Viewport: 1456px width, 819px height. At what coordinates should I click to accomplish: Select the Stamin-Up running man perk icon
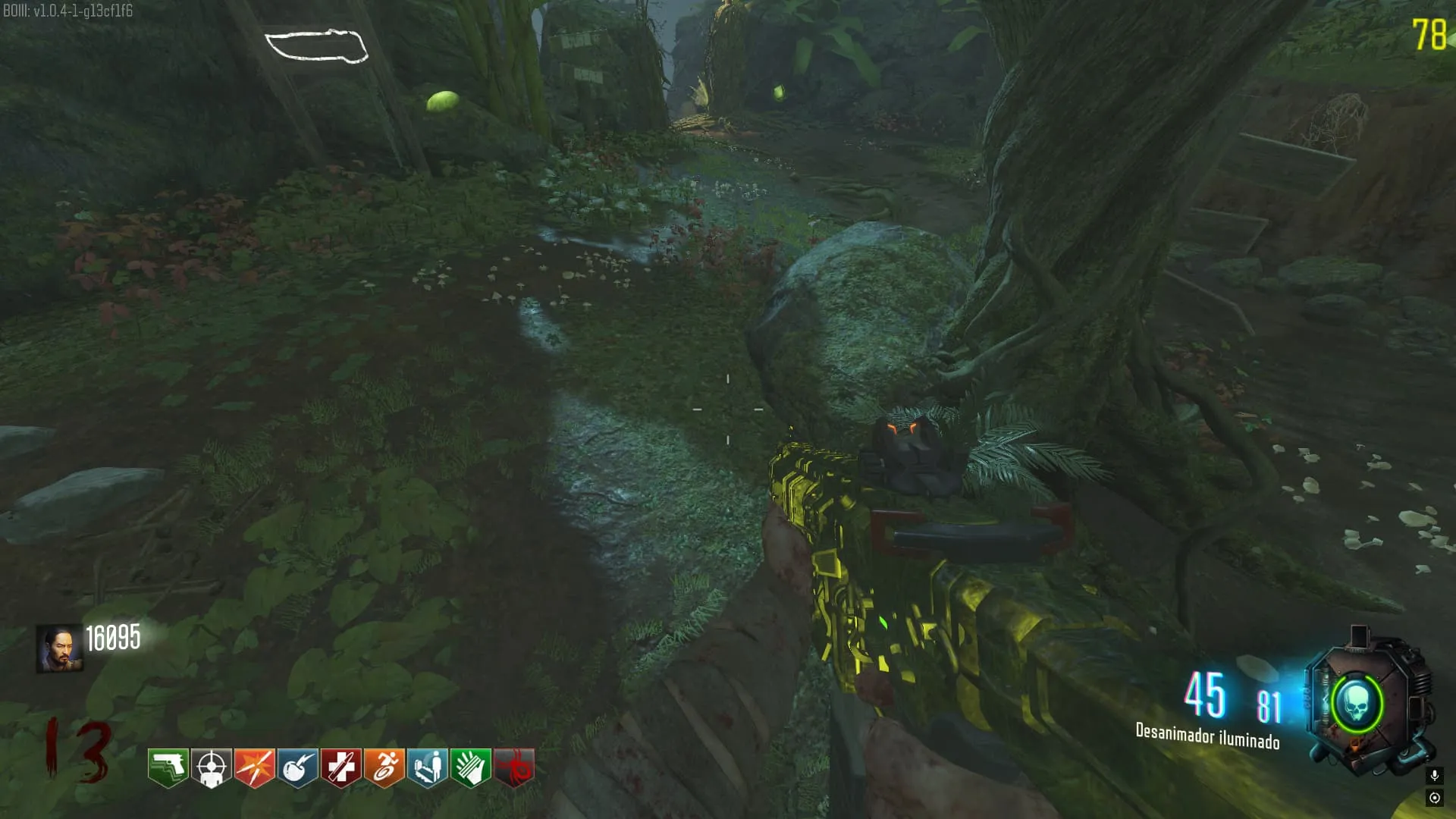coord(384,767)
